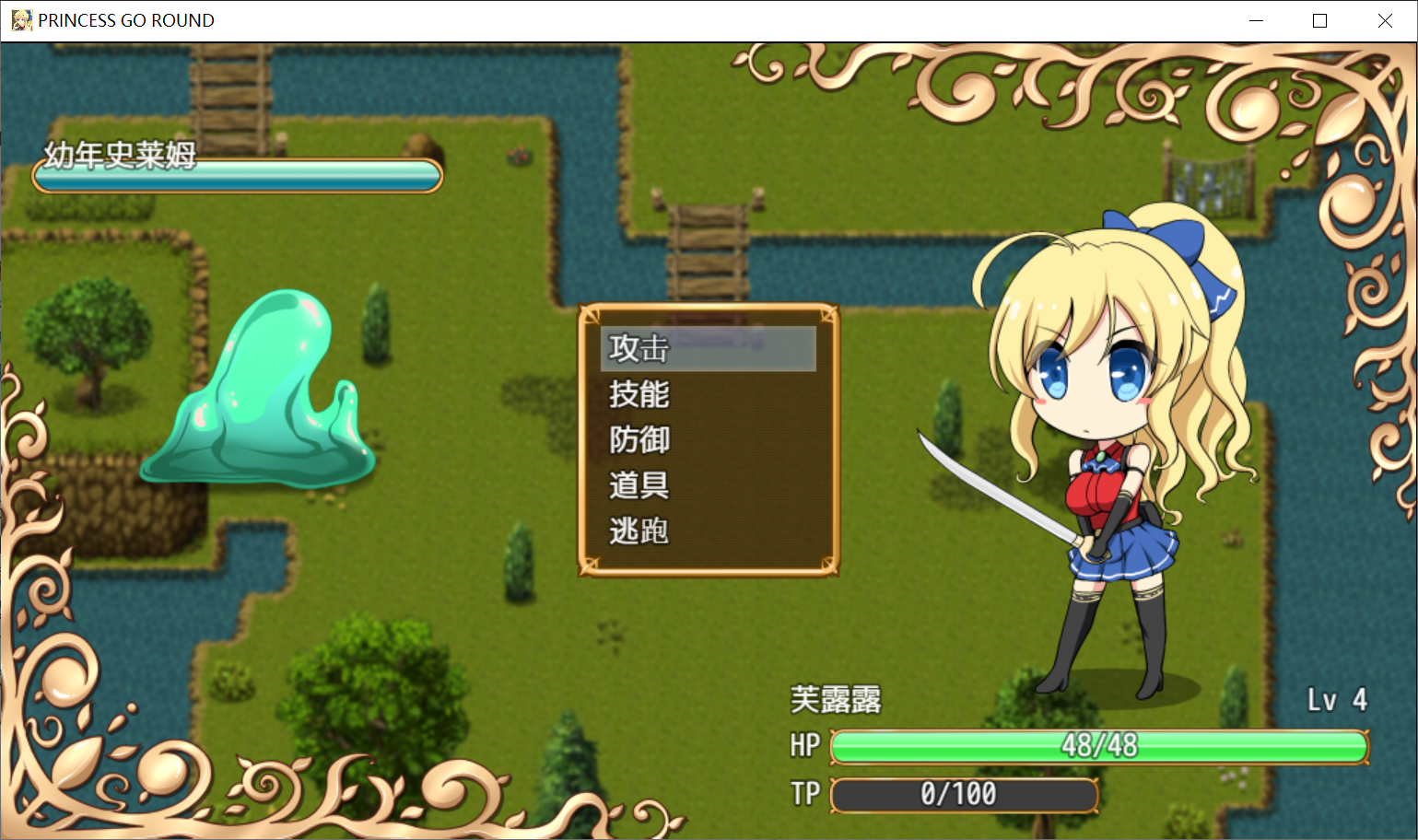The height and width of the screenshot is (840, 1418).
Task: Select the 攻击 (Attack) command
Action: tap(639, 350)
